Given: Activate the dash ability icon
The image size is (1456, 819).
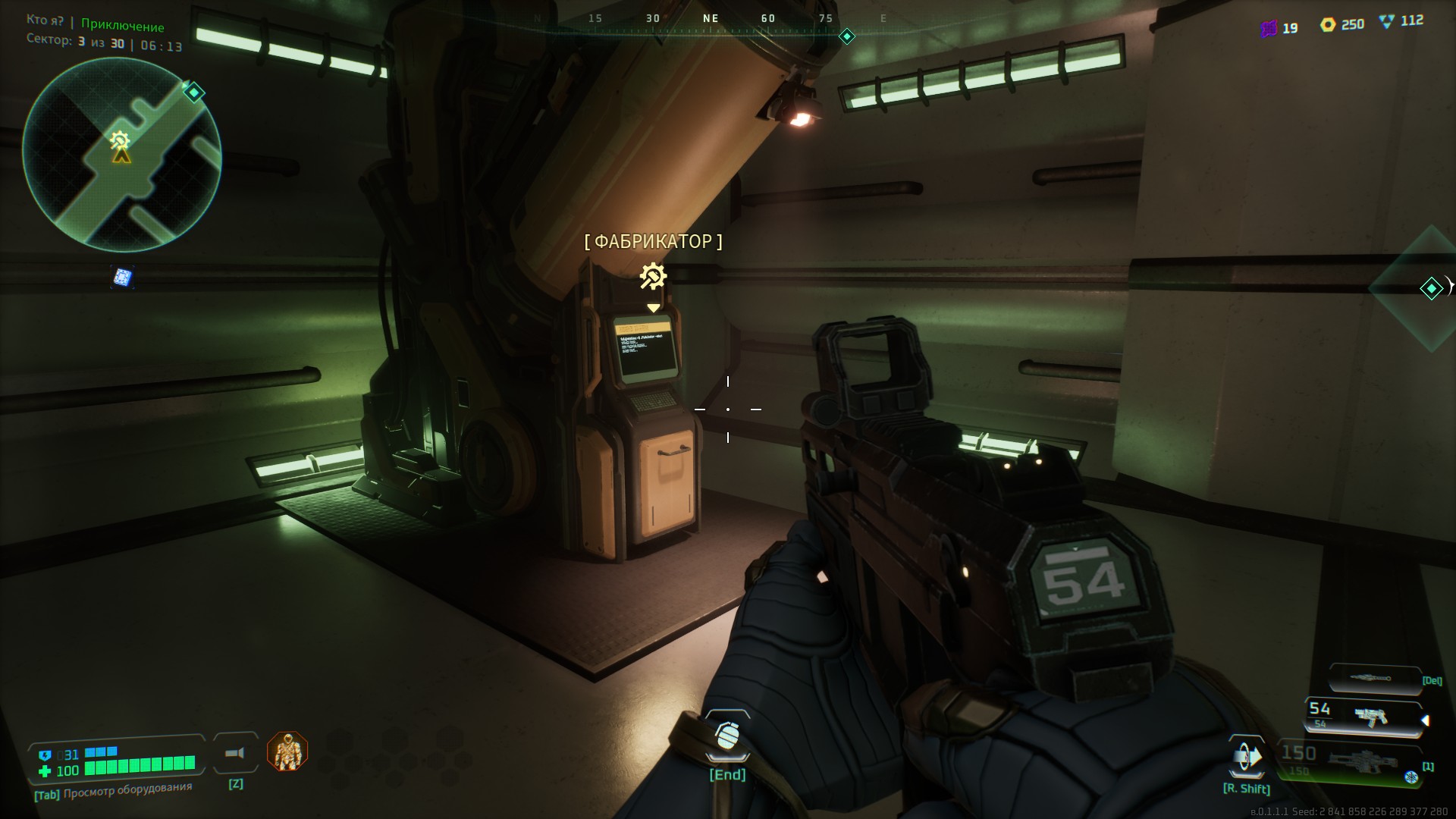Looking at the screenshot, I should 1247,758.
